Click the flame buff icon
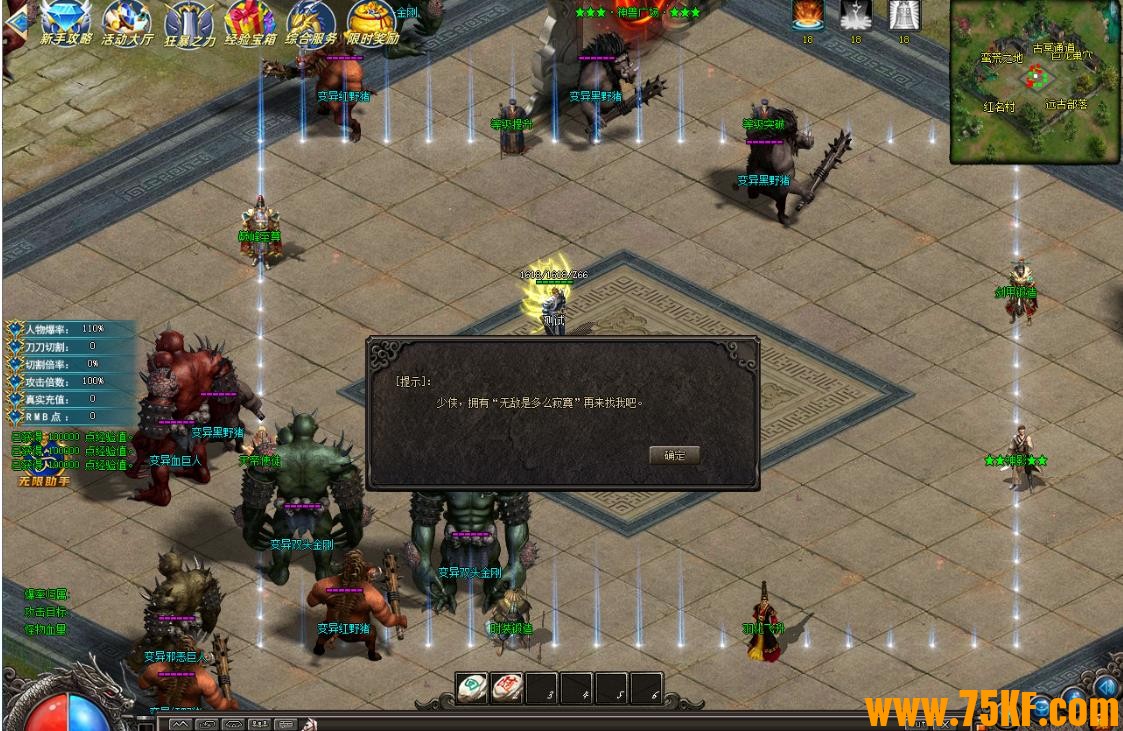Screen dimensions: 1123x731 808,14
